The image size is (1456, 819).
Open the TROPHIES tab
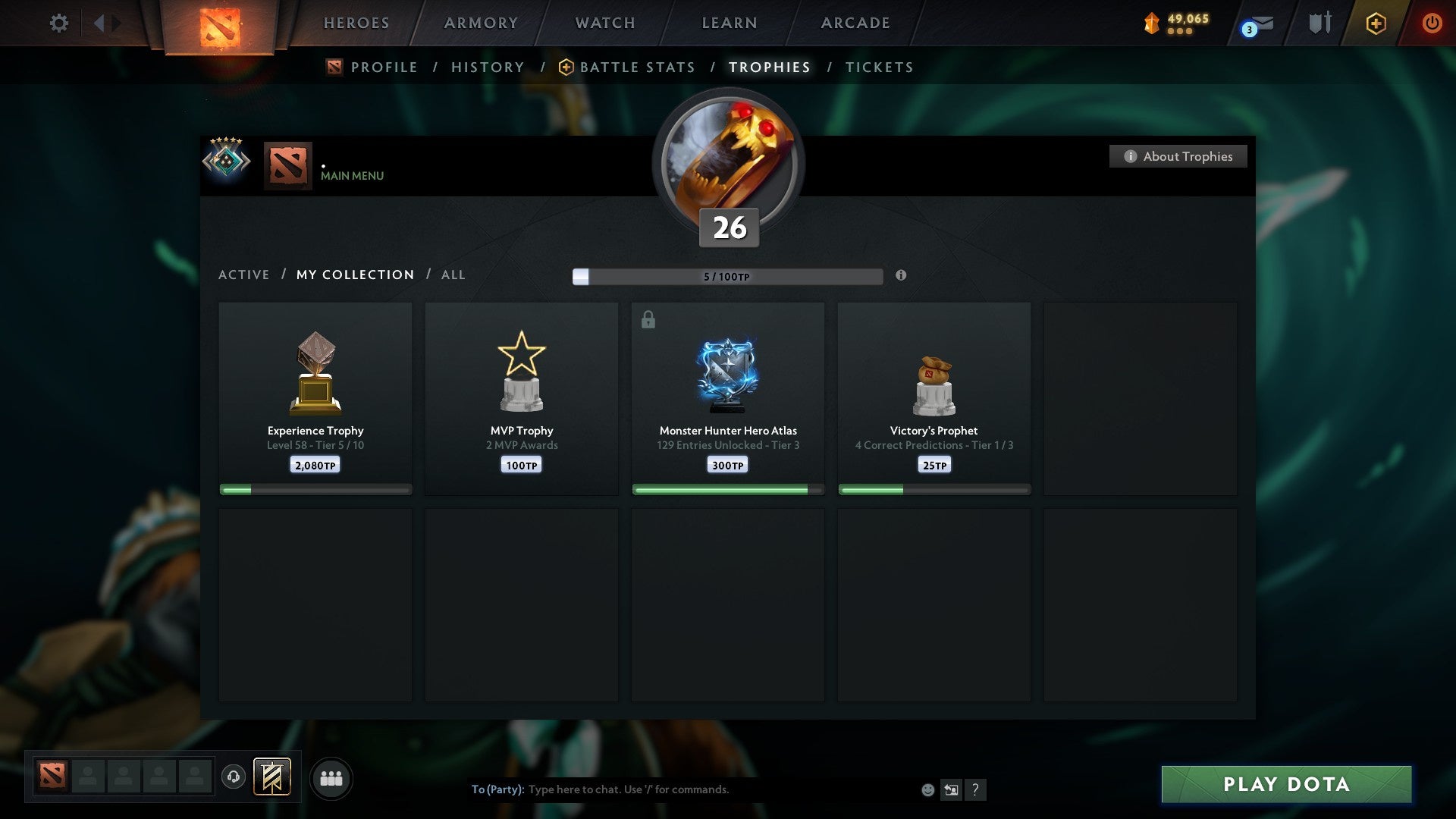[769, 67]
